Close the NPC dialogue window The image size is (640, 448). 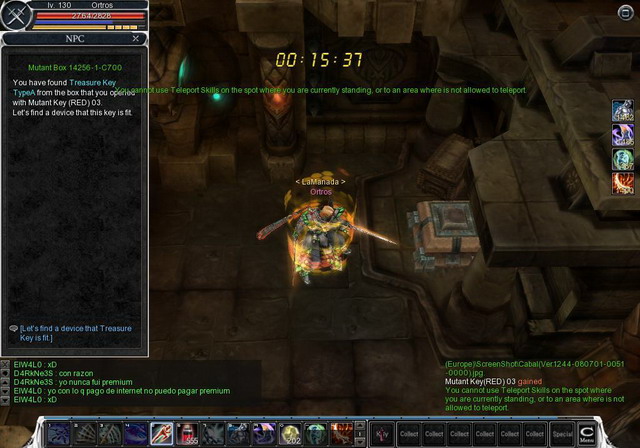coord(136,38)
